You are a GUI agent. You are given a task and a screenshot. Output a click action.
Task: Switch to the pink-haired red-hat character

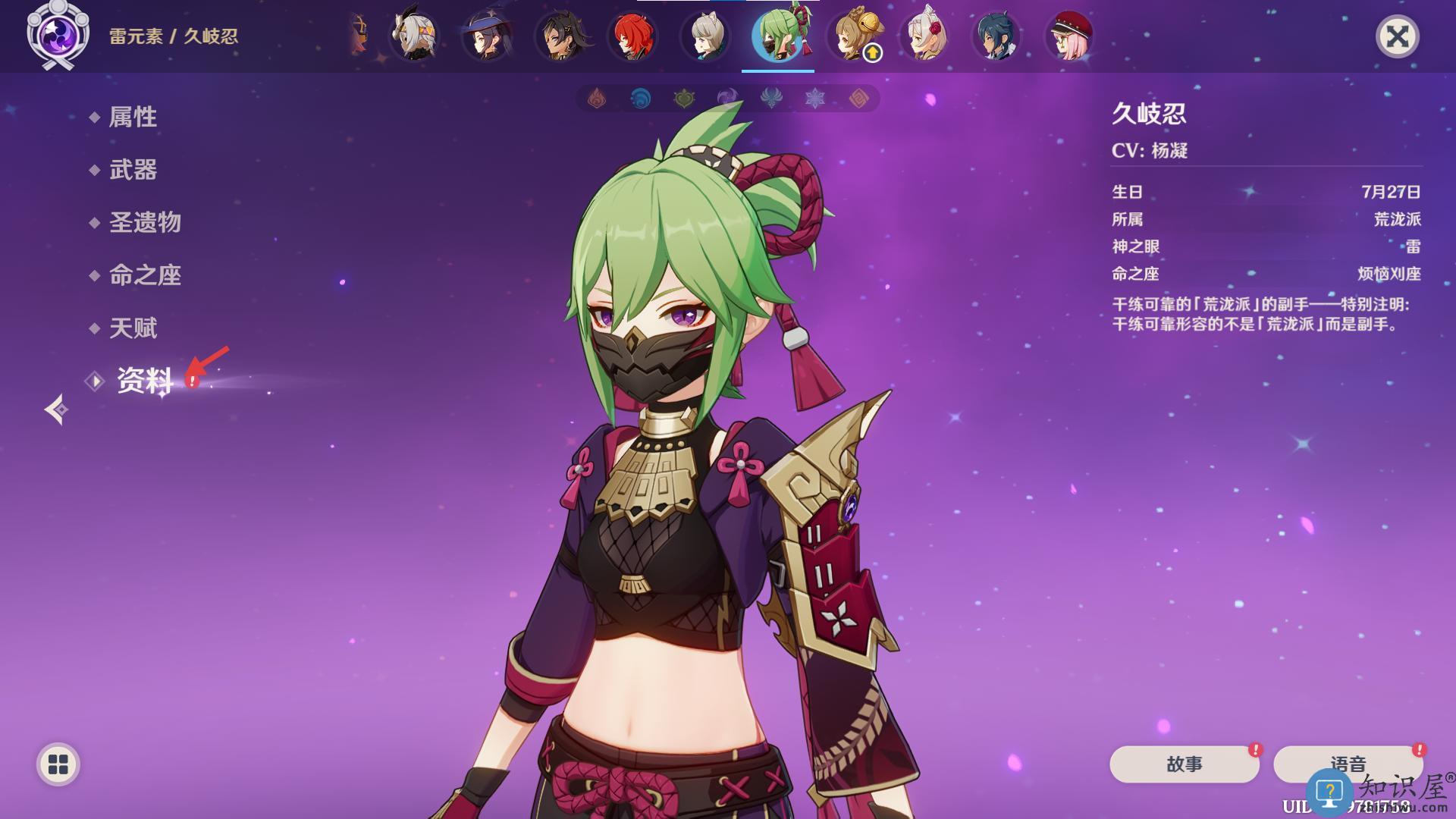point(1068,36)
